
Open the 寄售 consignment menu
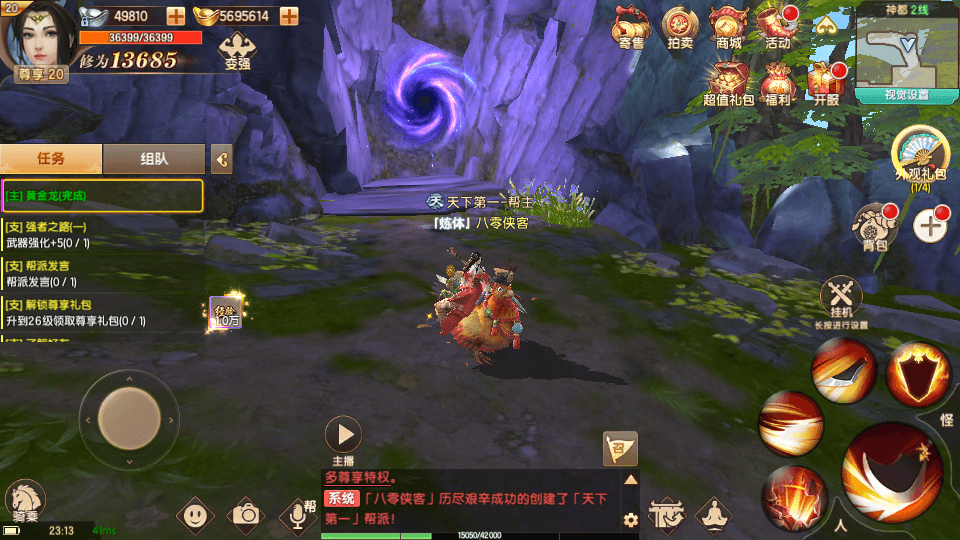[x=631, y=27]
